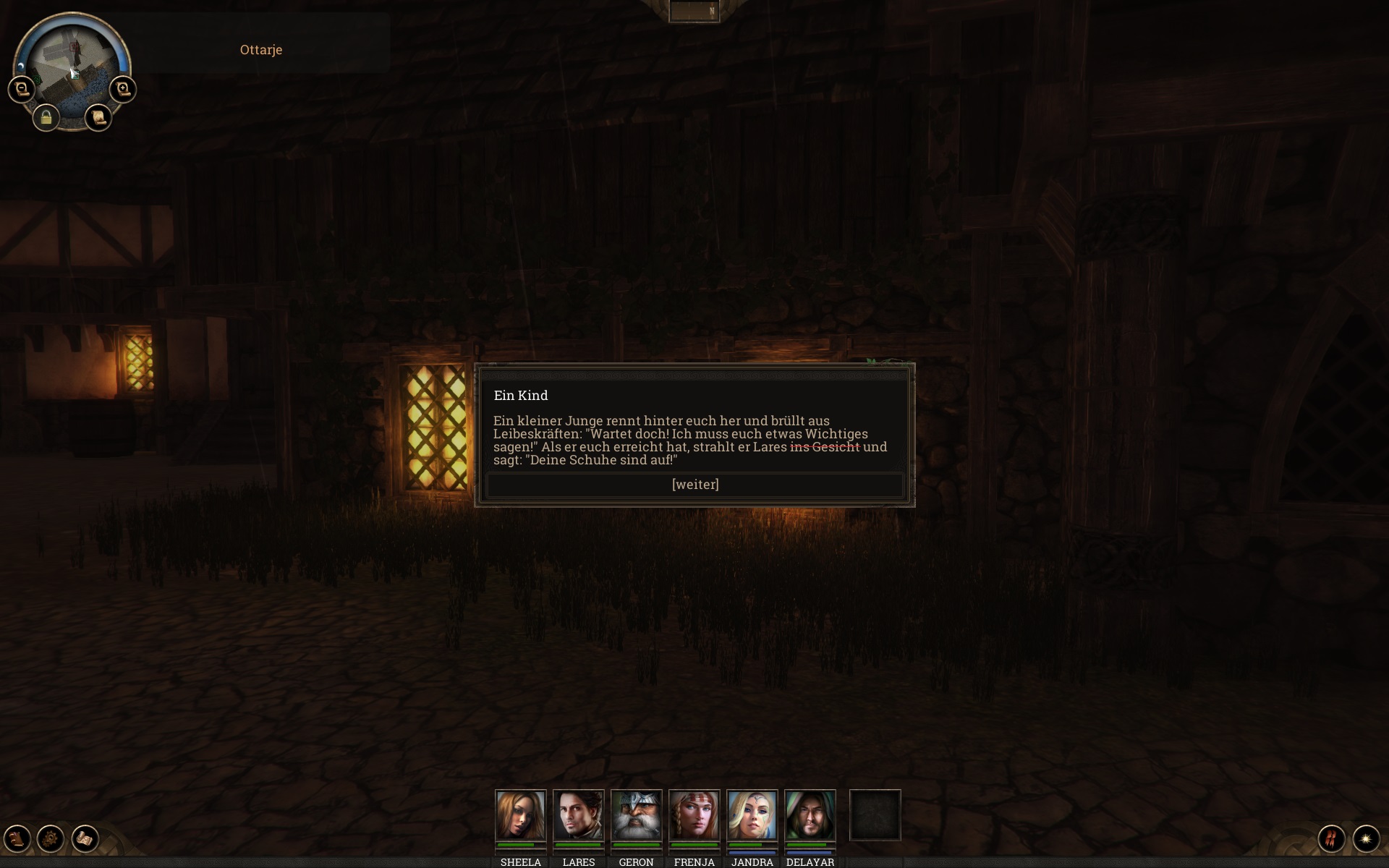Activate the glowing light spark icon
This screenshot has height=868, width=1389.
point(1366,839)
